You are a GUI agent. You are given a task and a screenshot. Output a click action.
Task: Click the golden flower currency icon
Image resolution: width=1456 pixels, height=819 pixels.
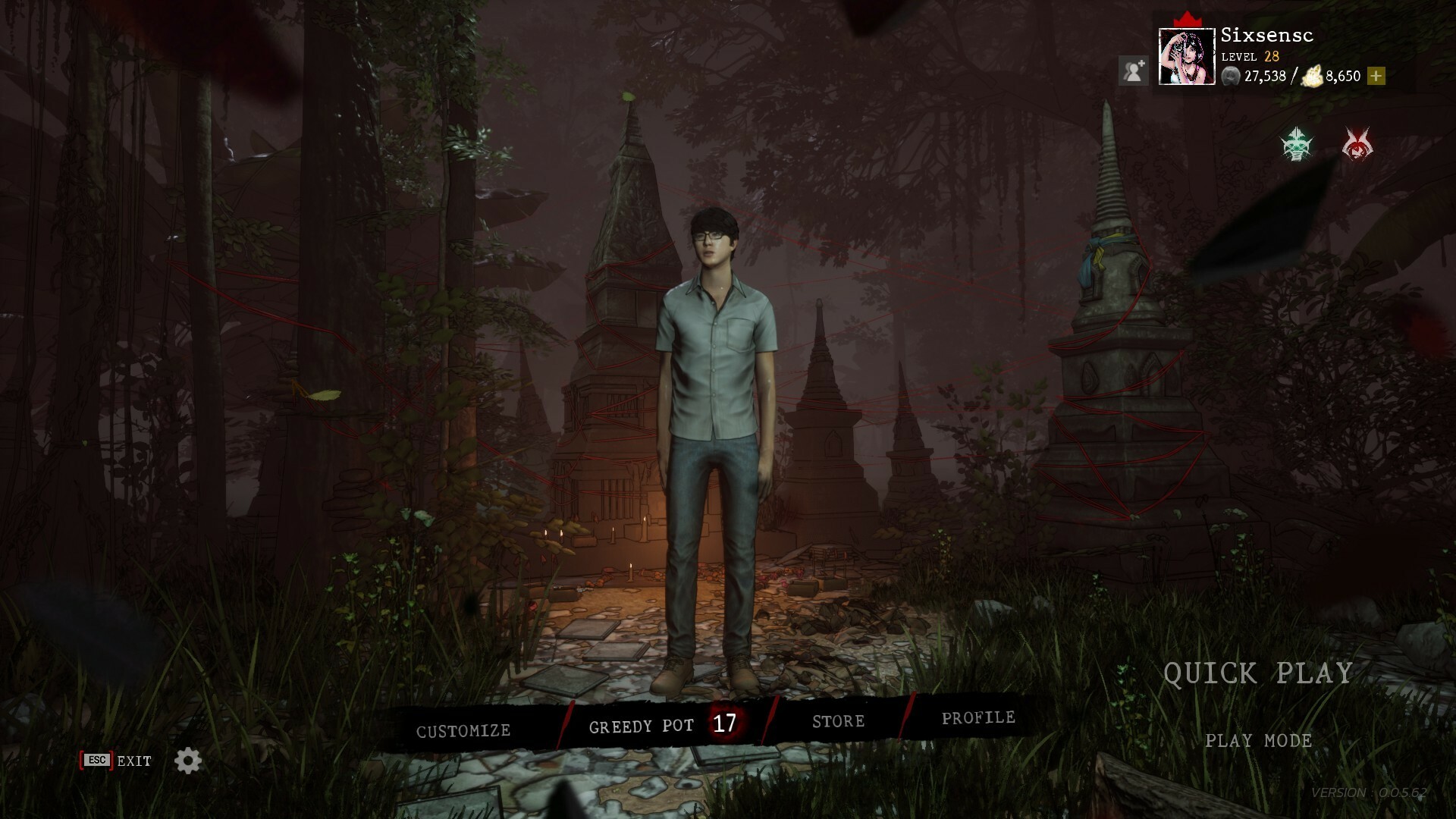(1312, 76)
